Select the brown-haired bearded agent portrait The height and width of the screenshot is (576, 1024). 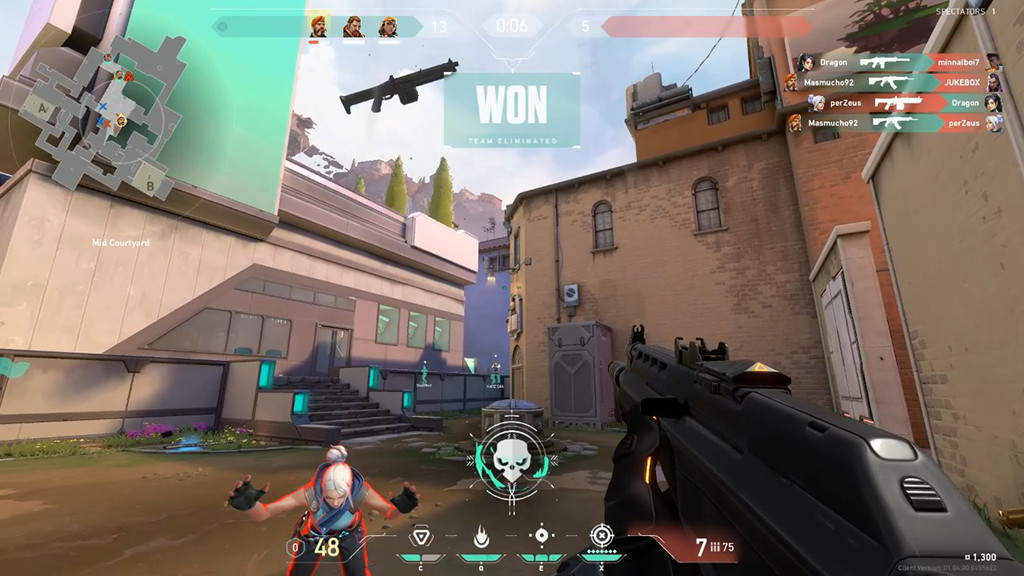352,27
